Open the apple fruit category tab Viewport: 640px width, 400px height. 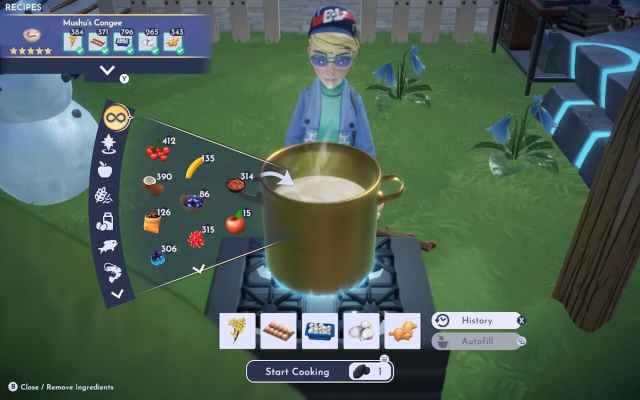pos(105,169)
